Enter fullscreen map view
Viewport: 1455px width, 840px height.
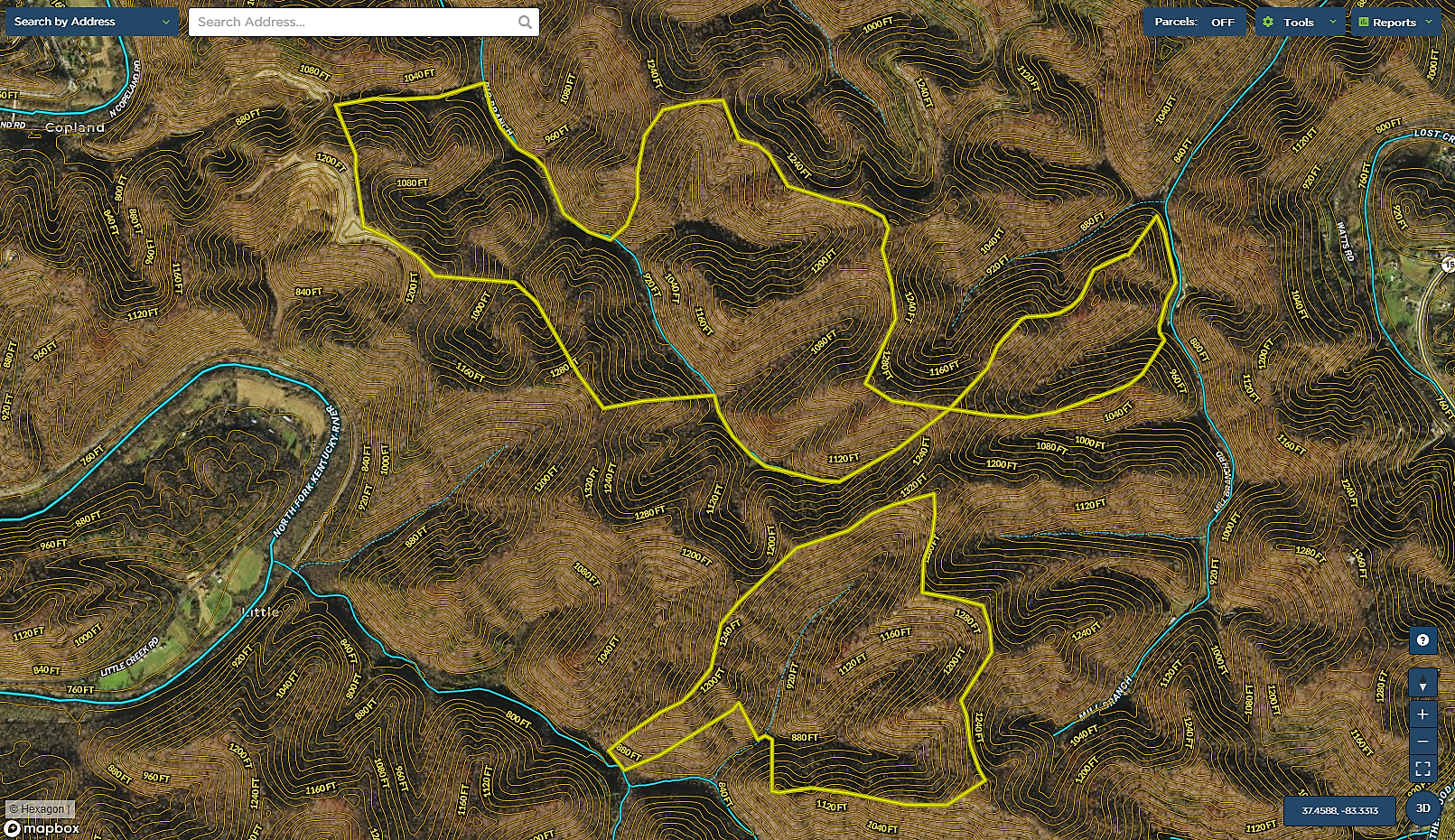tap(1422, 769)
